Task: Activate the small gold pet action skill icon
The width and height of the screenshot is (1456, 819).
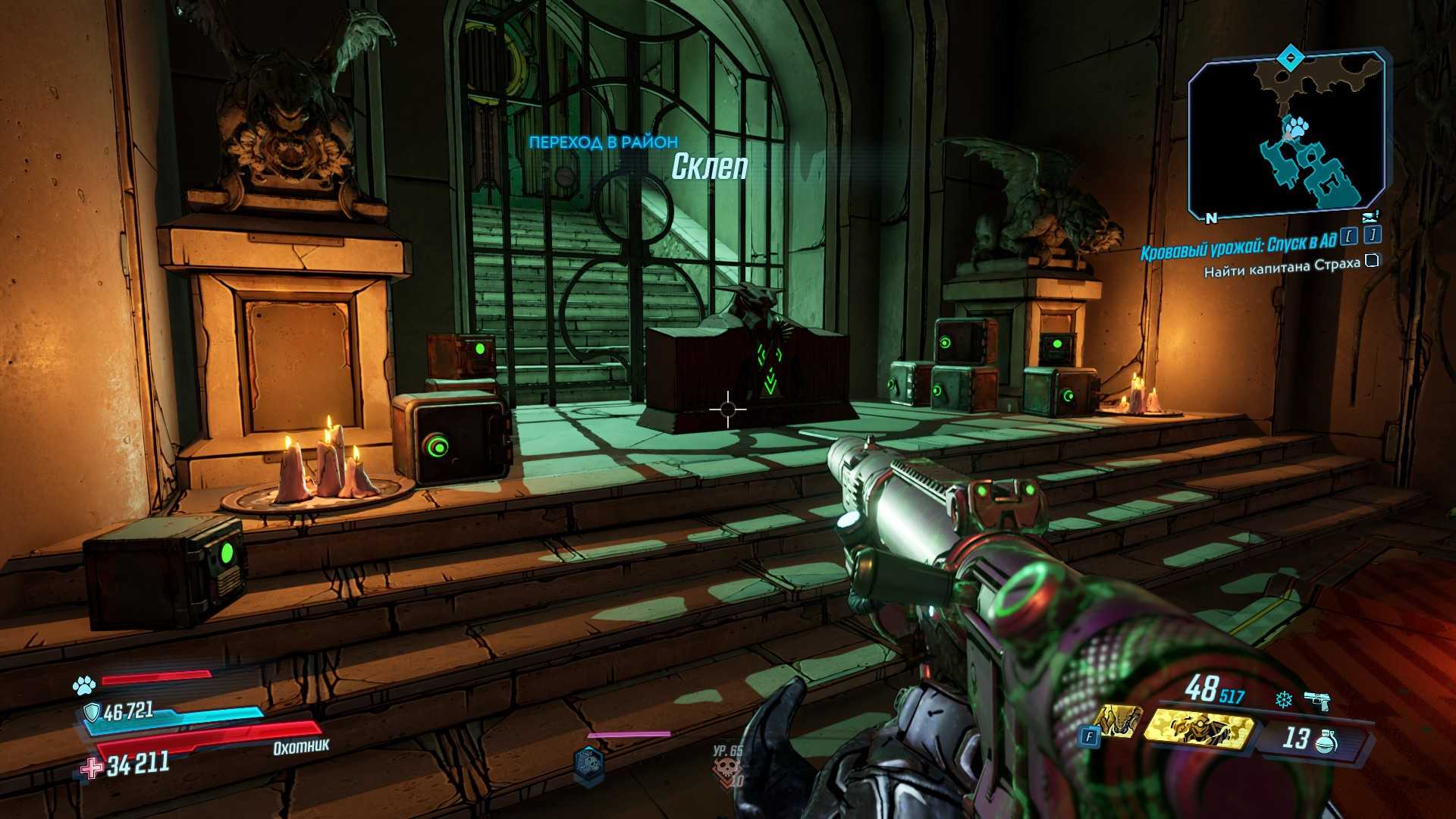Action: 1116,721
